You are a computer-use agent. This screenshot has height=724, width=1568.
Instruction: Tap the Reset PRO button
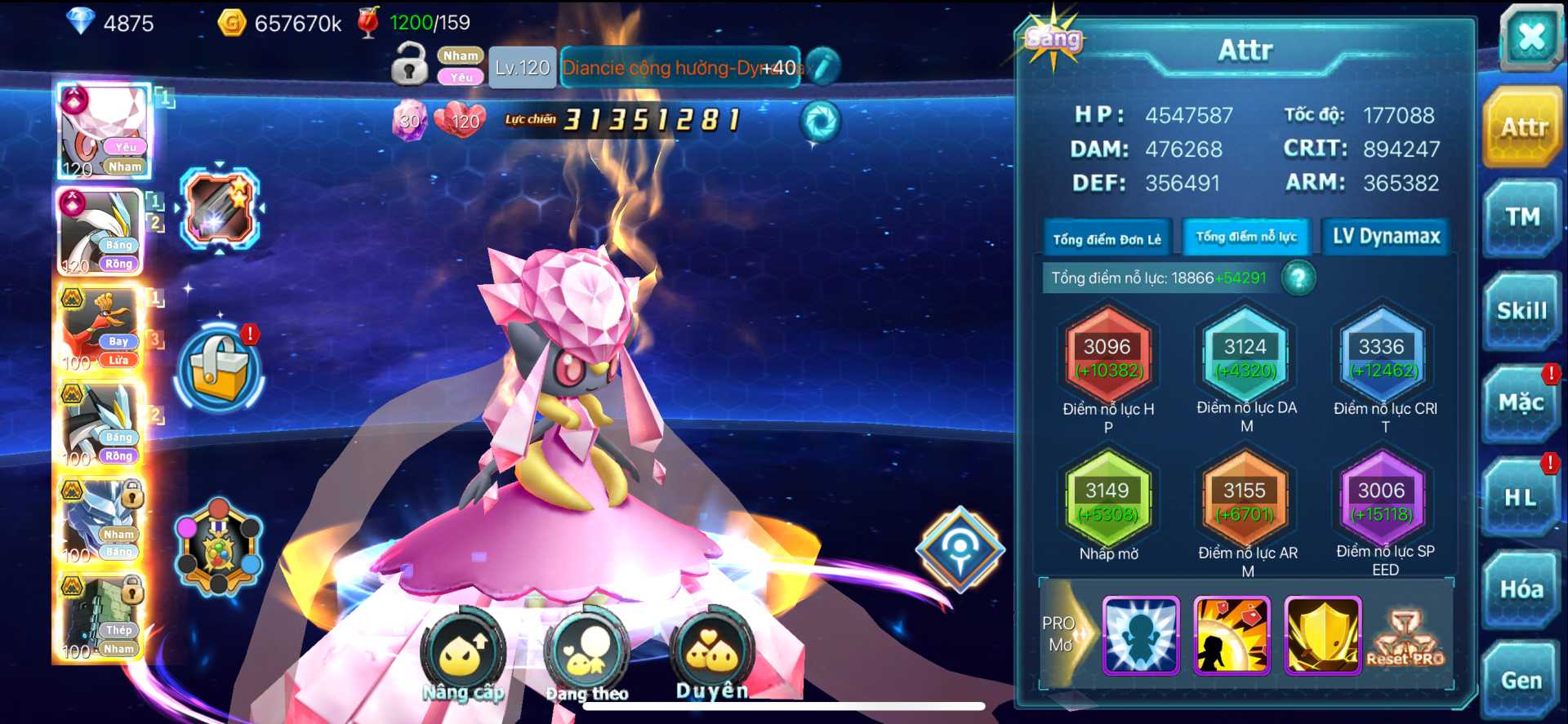pyautogui.click(x=1405, y=638)
